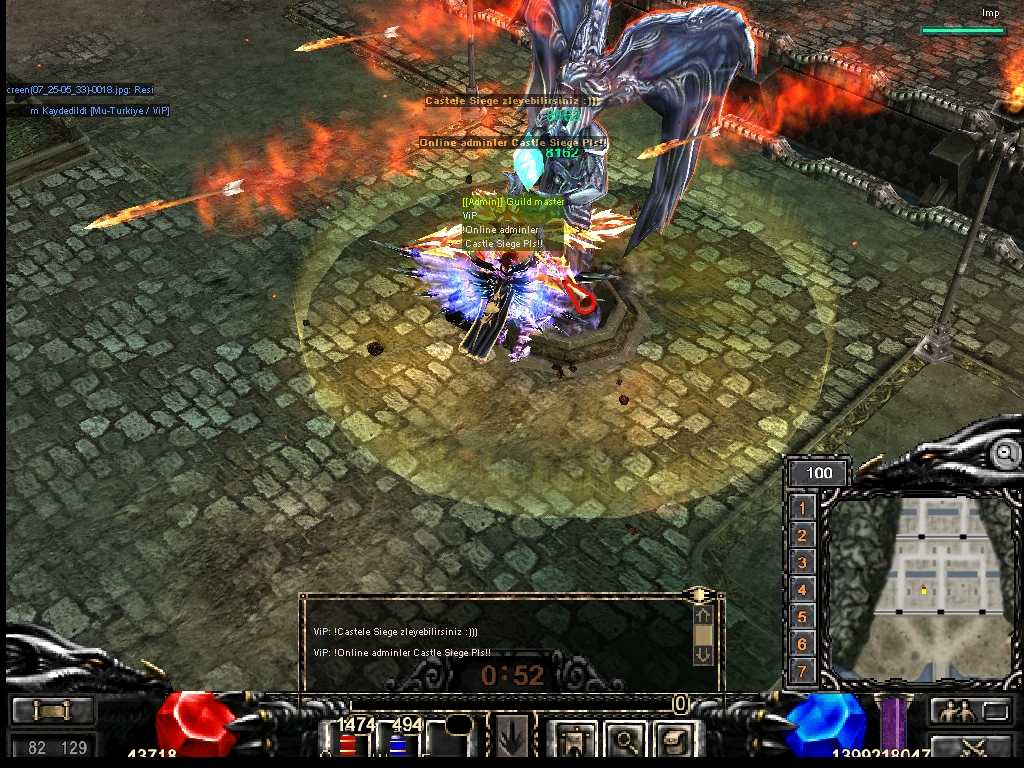Select the number 5 minimap button
Screen dimensions: 1024x768
802,616
